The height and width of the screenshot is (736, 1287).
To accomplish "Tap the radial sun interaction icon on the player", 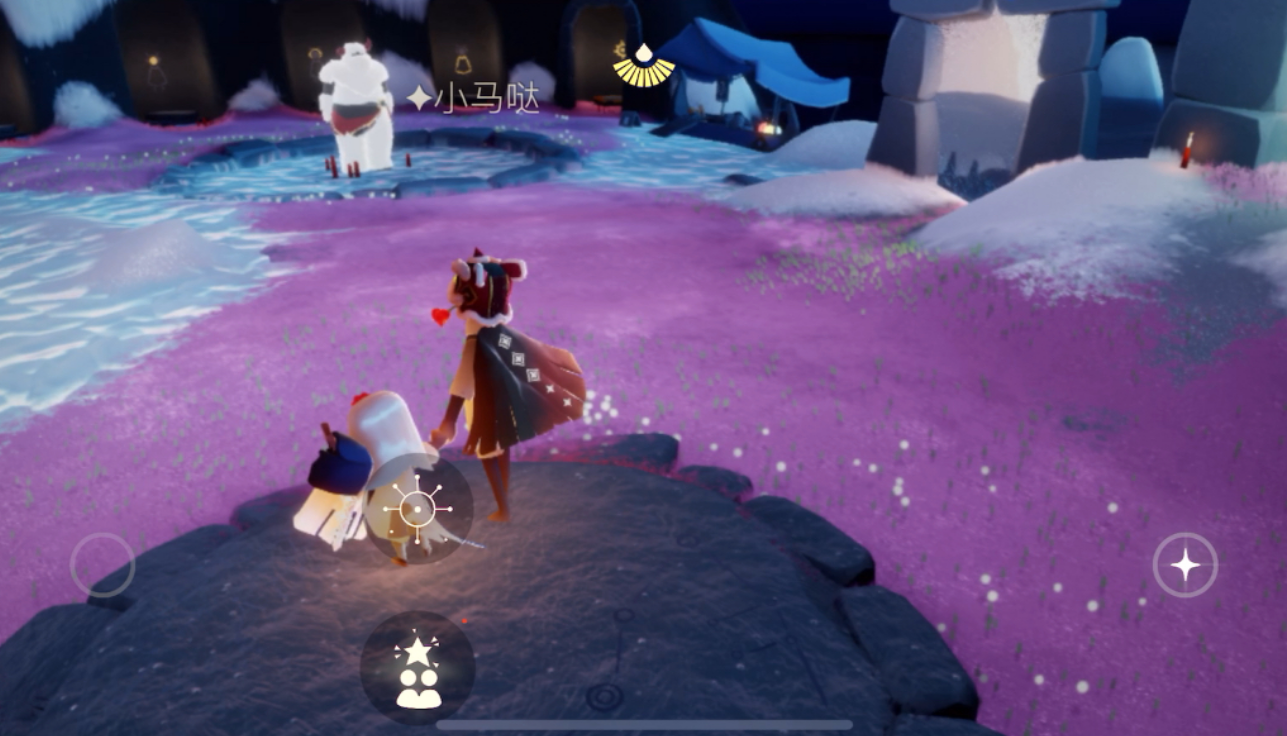I will click(x=418, y=510).
